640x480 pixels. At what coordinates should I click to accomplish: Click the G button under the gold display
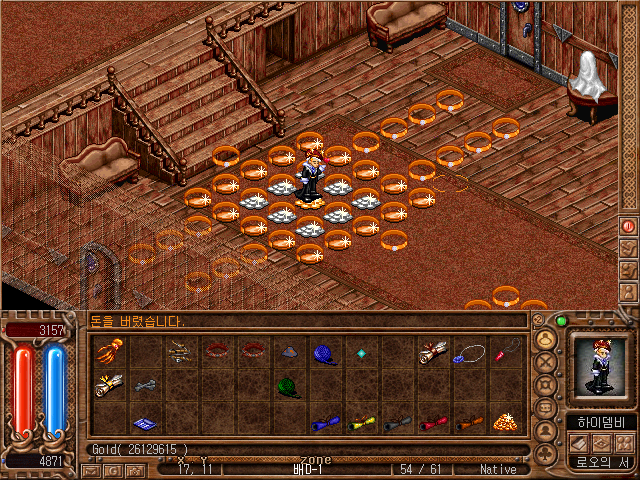point(115,469)
